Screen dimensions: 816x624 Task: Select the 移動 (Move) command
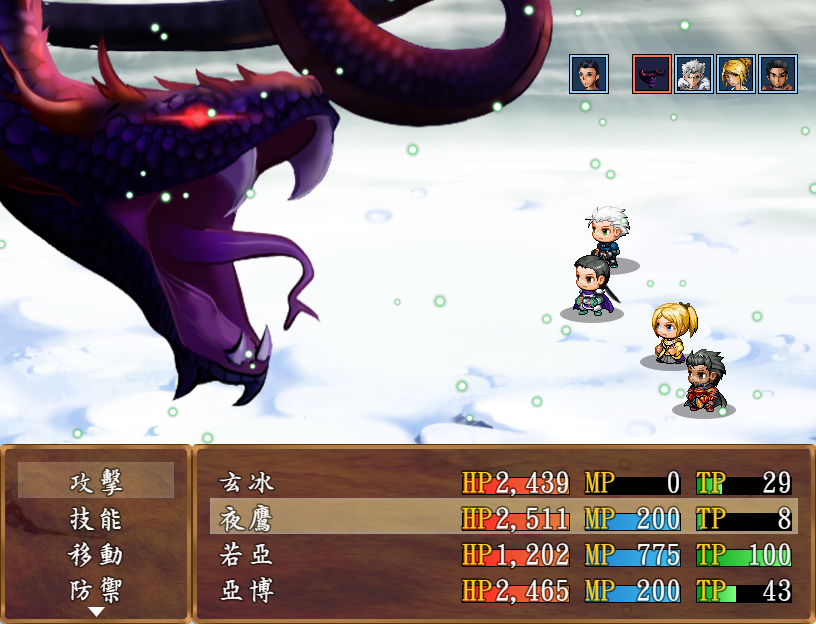[x=96, y=554]
